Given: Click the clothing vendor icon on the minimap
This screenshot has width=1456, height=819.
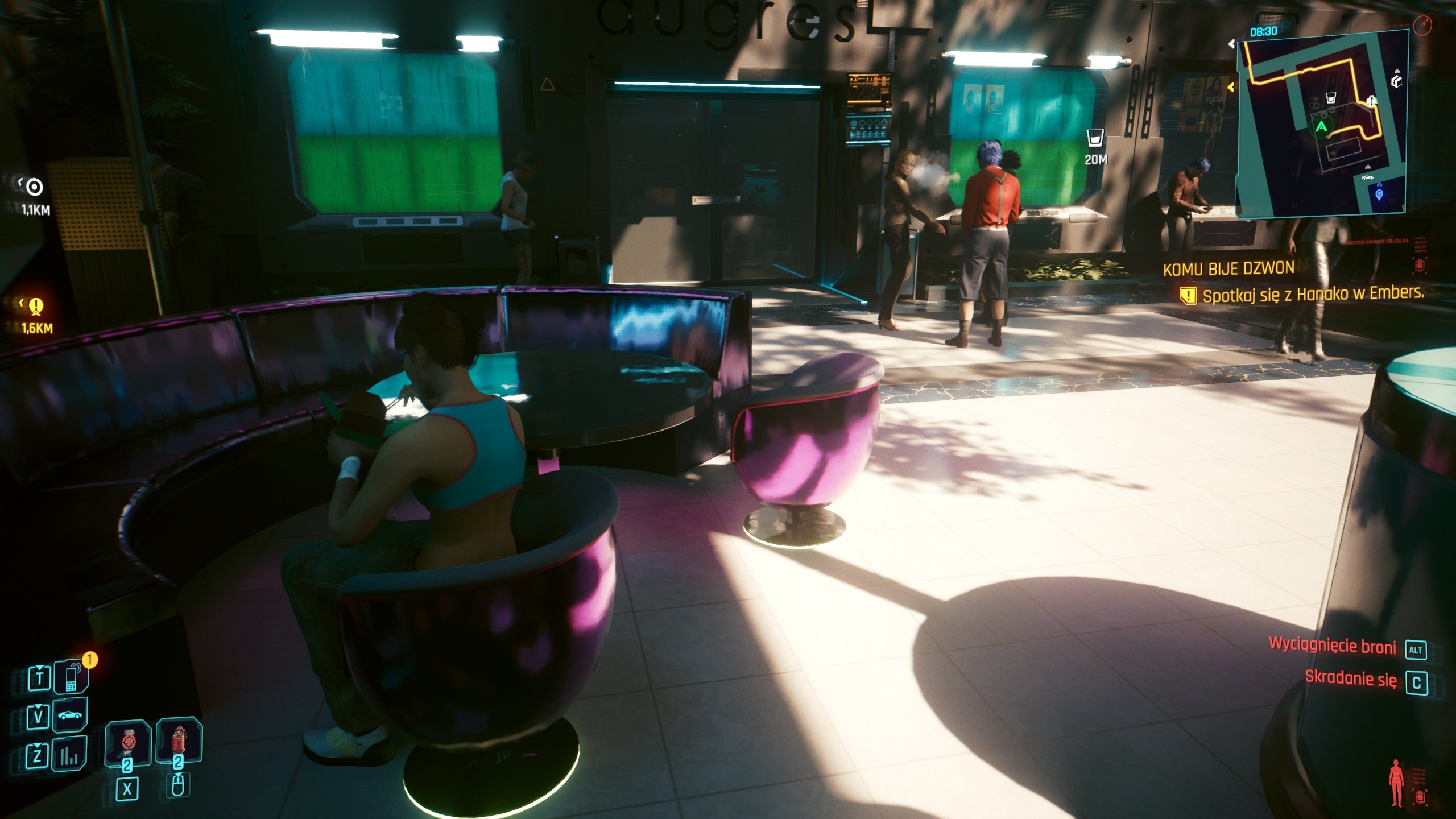Looking at the screenshot, I should 1372,100.
